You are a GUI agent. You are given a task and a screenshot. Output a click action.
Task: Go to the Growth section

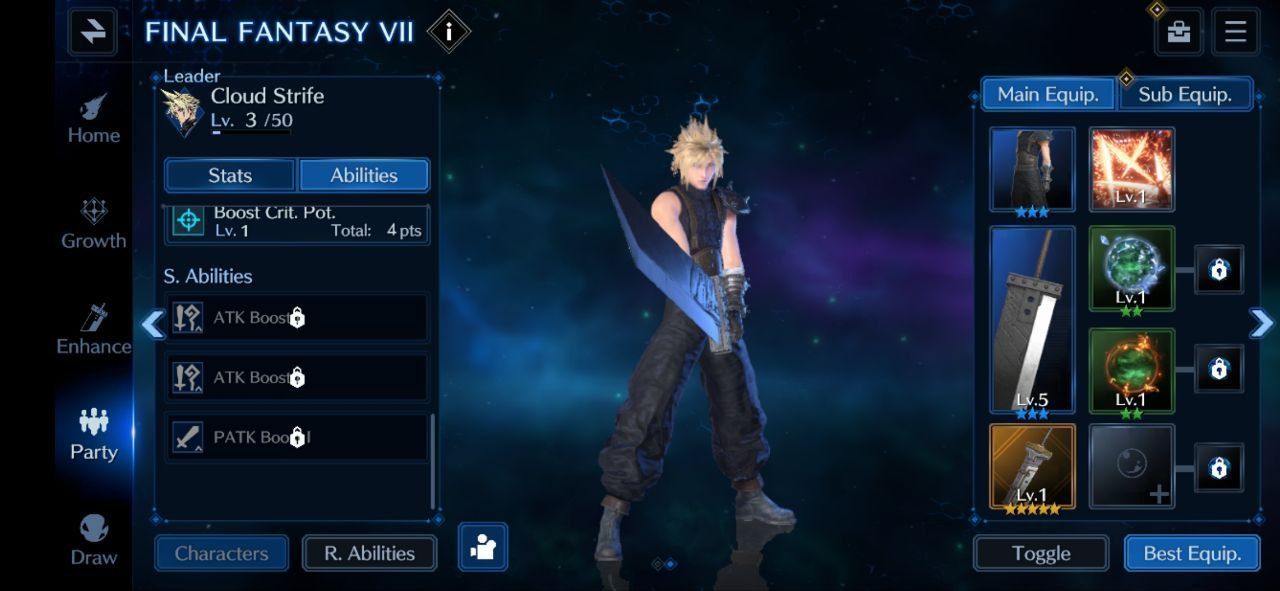pyautogui.click(x=94, y=224)
